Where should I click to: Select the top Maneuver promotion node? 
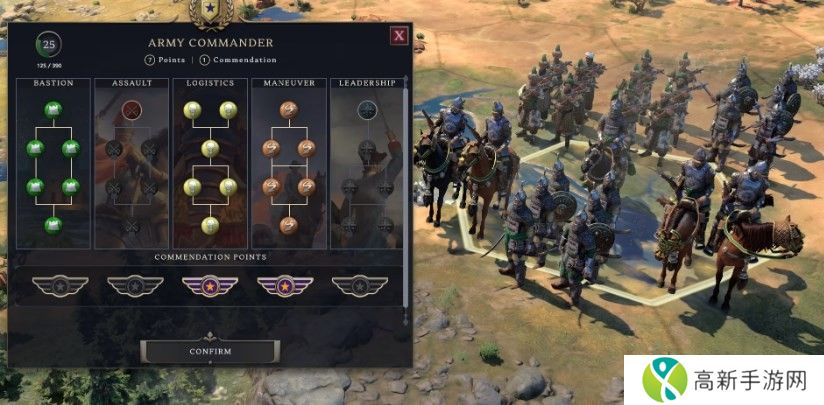pyautogui.click(x=288, y=109)
